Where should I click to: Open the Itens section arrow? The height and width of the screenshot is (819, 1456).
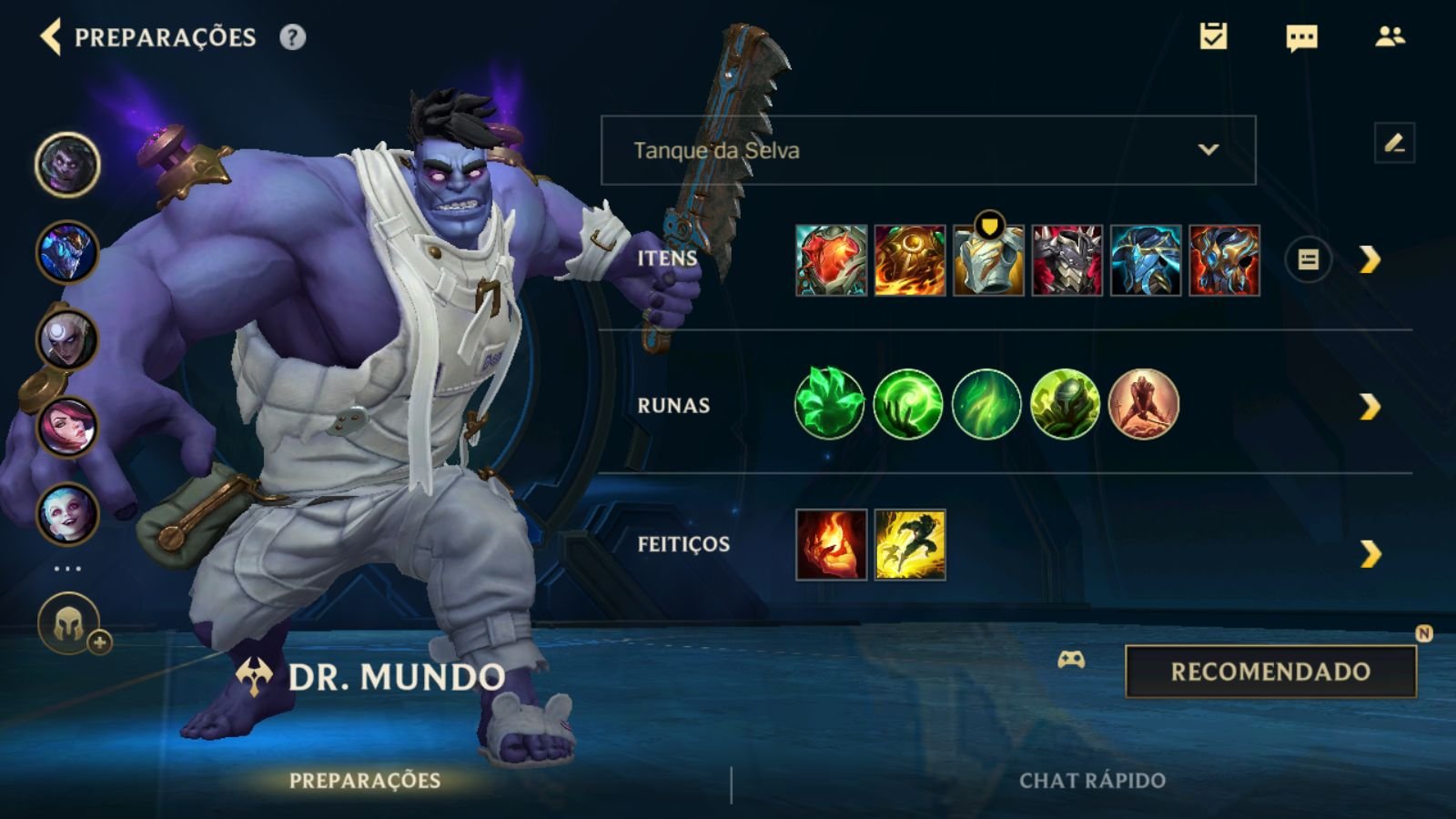pos(1370,260)
